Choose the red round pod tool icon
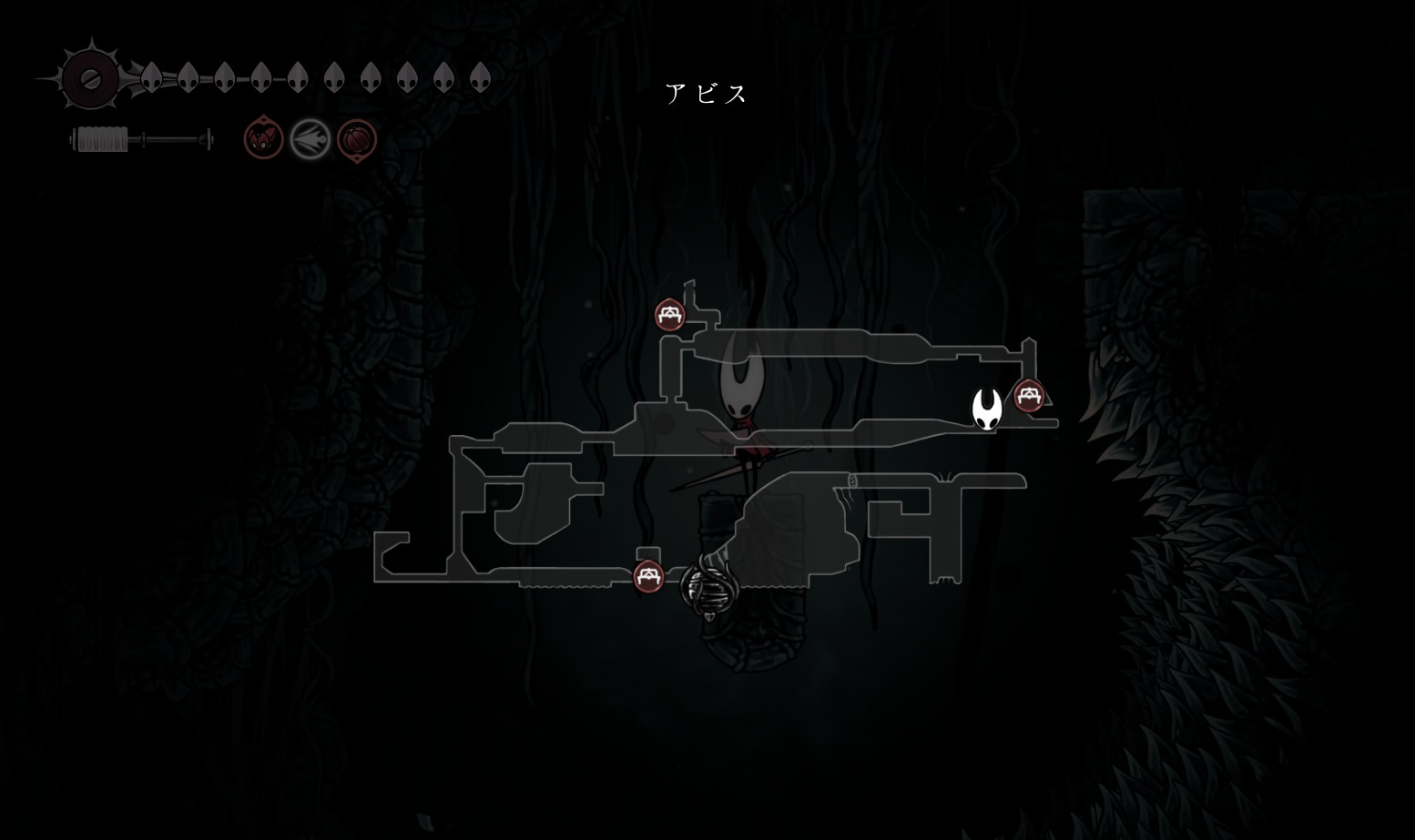Image resolution: width=1415 pixels, height=840 pixels. tap(356, 140)
